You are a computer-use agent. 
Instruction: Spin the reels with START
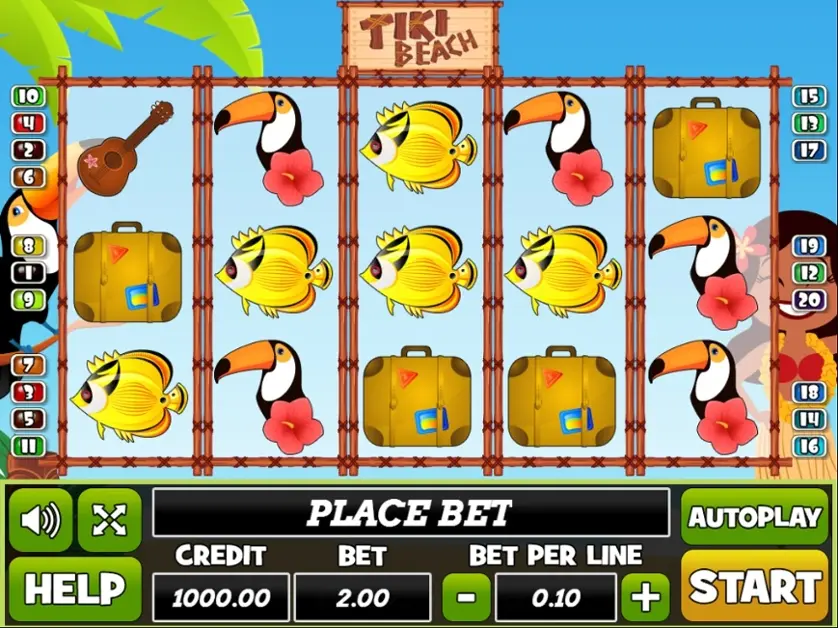(x=755, y=587)
